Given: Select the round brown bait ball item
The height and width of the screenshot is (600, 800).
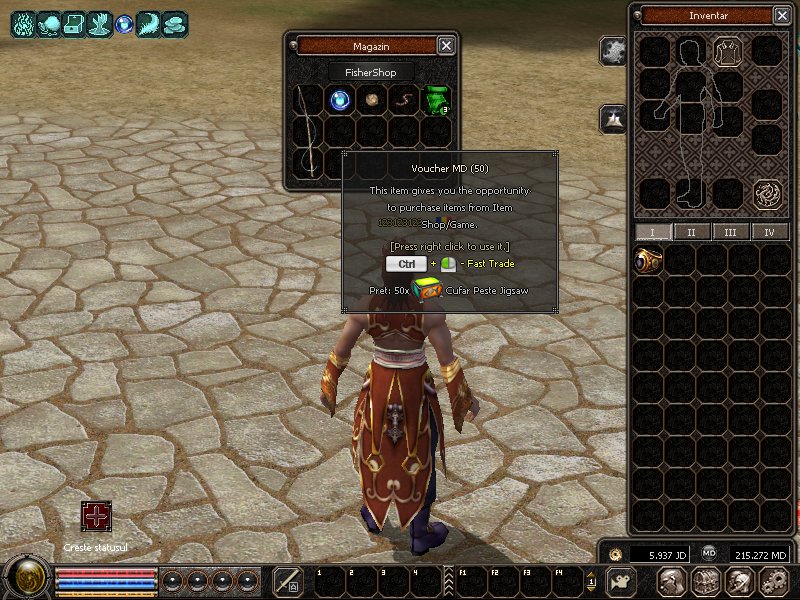Looking at the screenshot, I should 372,99.
